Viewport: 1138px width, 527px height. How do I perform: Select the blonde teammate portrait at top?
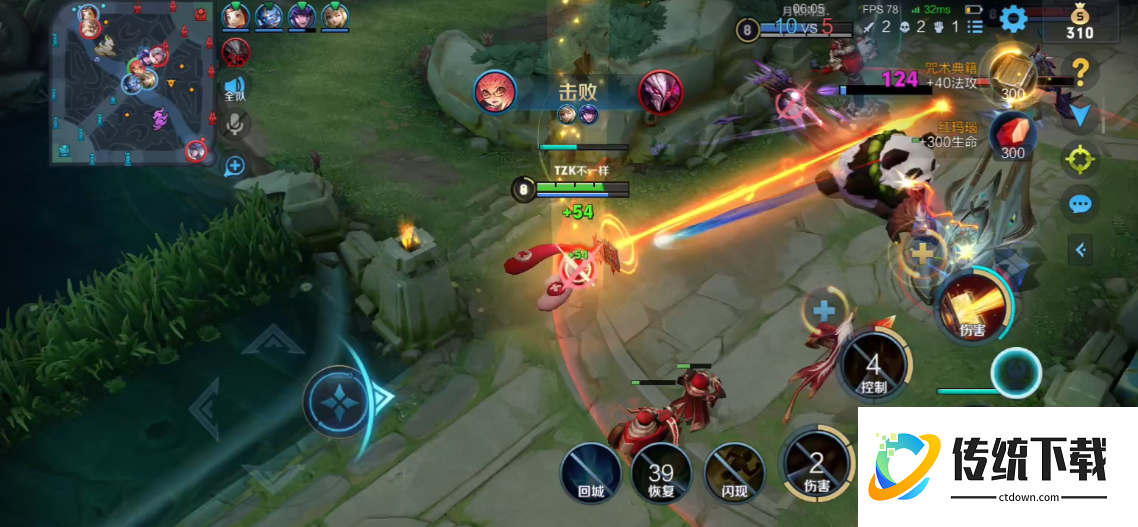(x=335, y=16)
